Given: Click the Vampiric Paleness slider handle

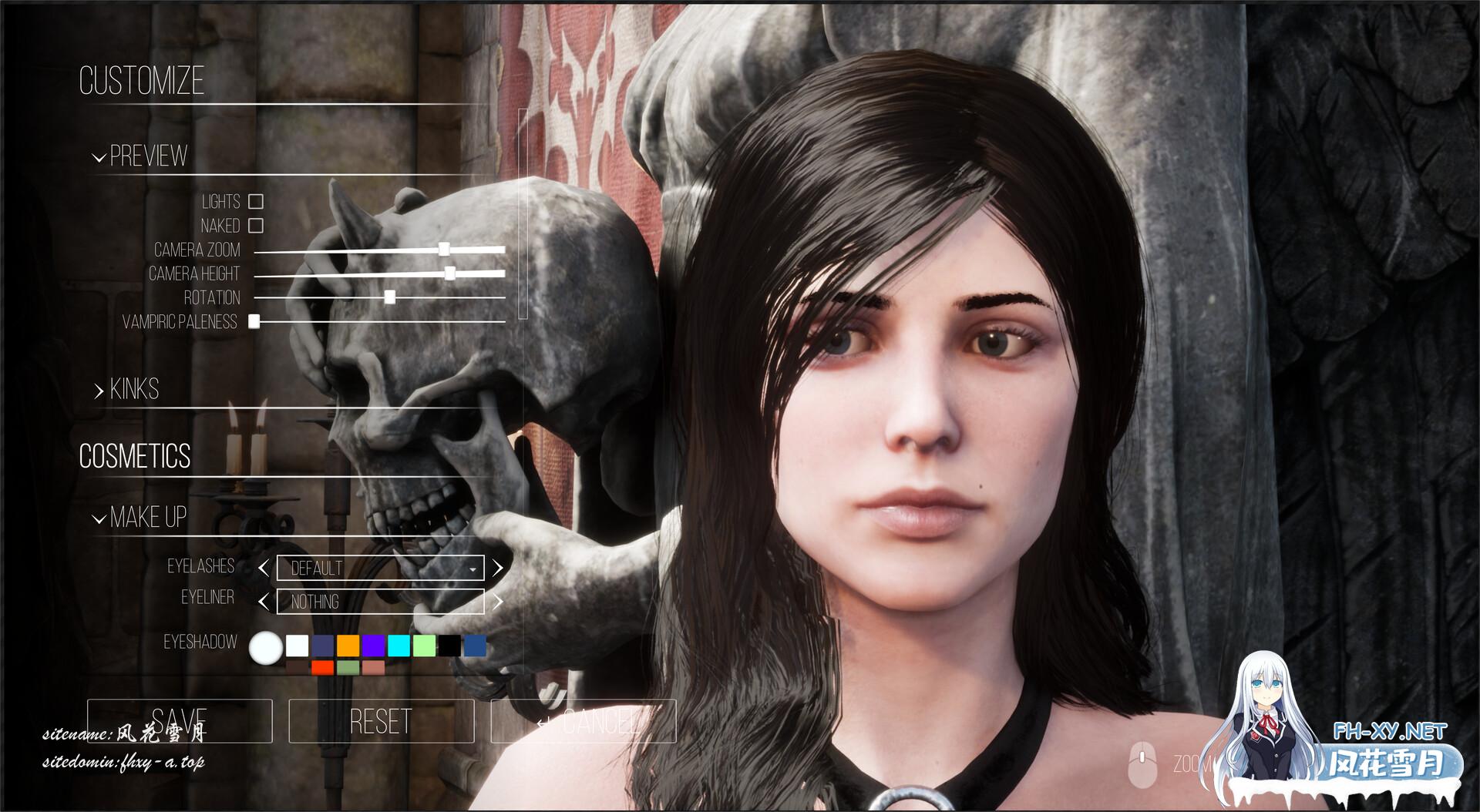Looking at the screenshot, I should 254,321.
